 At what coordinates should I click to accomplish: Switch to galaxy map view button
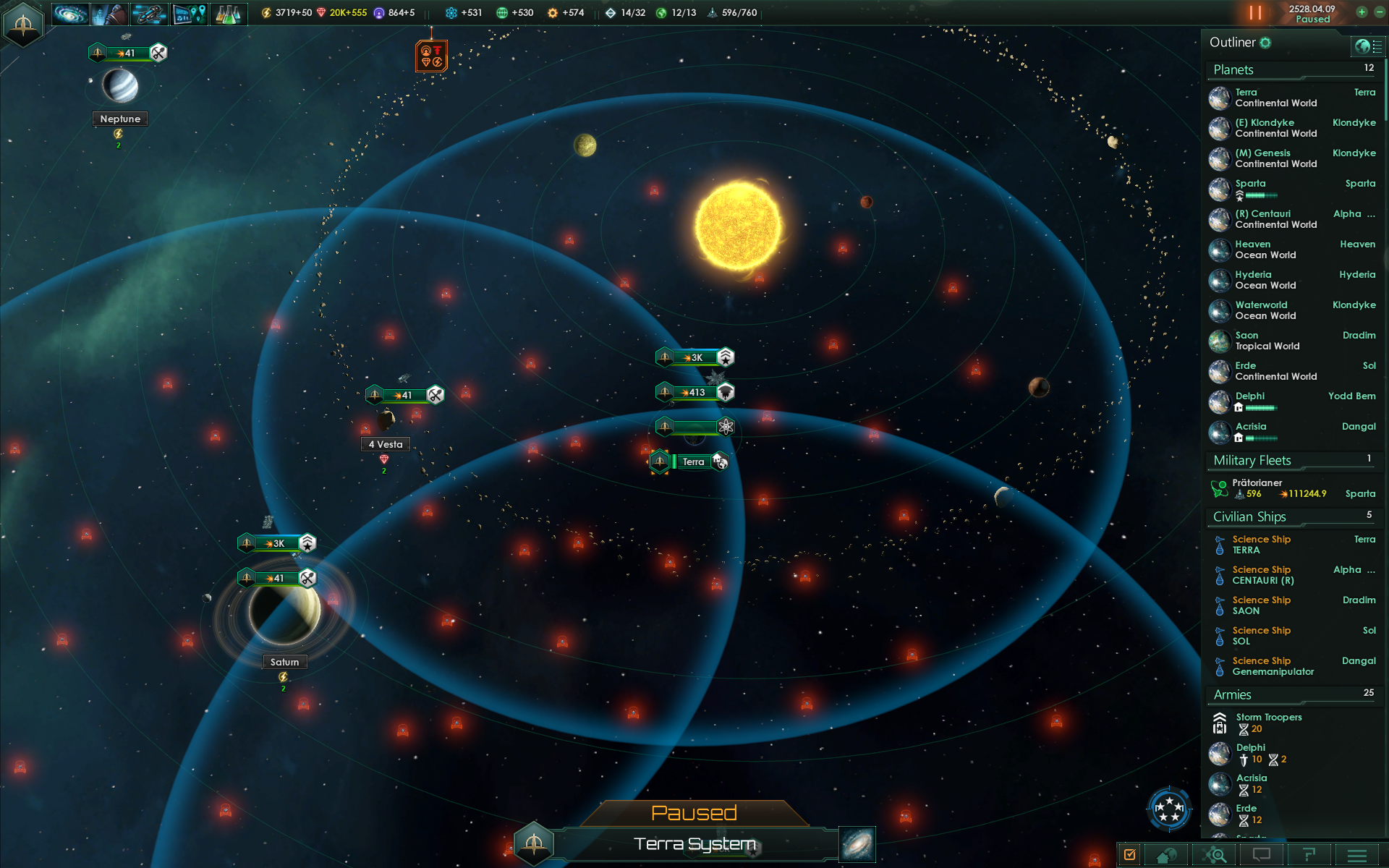click(x=857, y=844)
